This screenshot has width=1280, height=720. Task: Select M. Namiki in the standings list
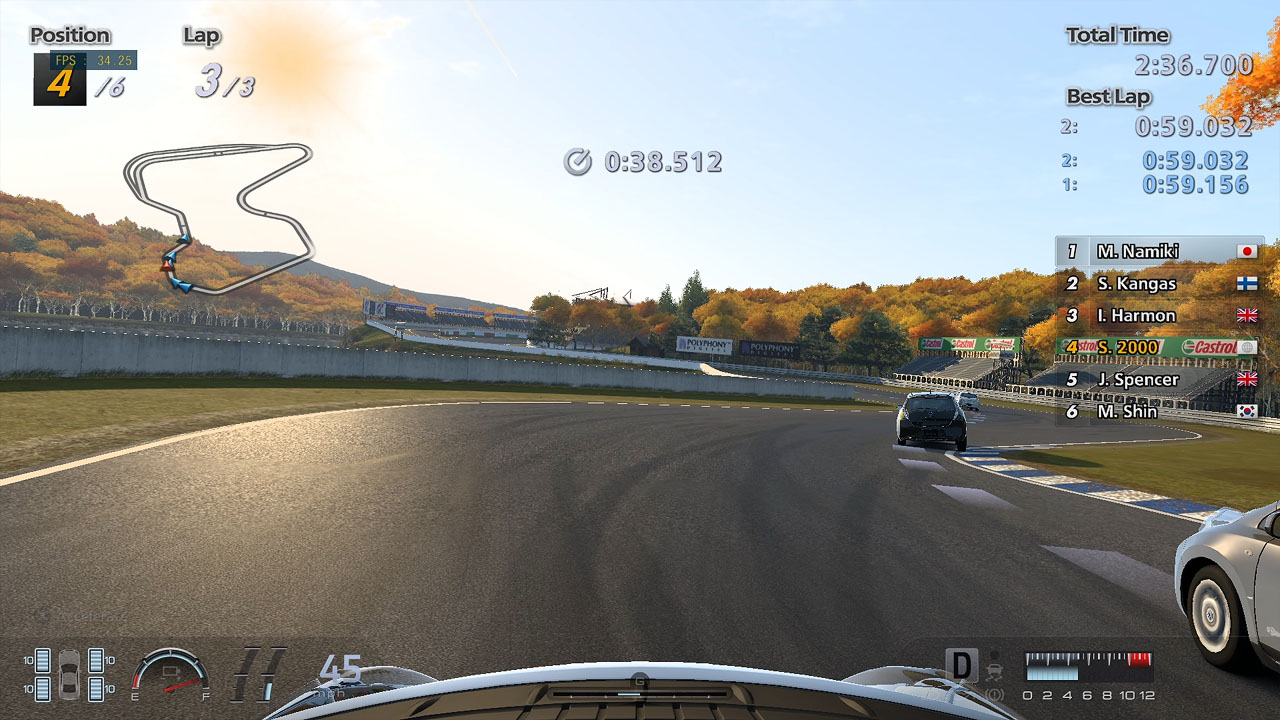pos(1159,251)
